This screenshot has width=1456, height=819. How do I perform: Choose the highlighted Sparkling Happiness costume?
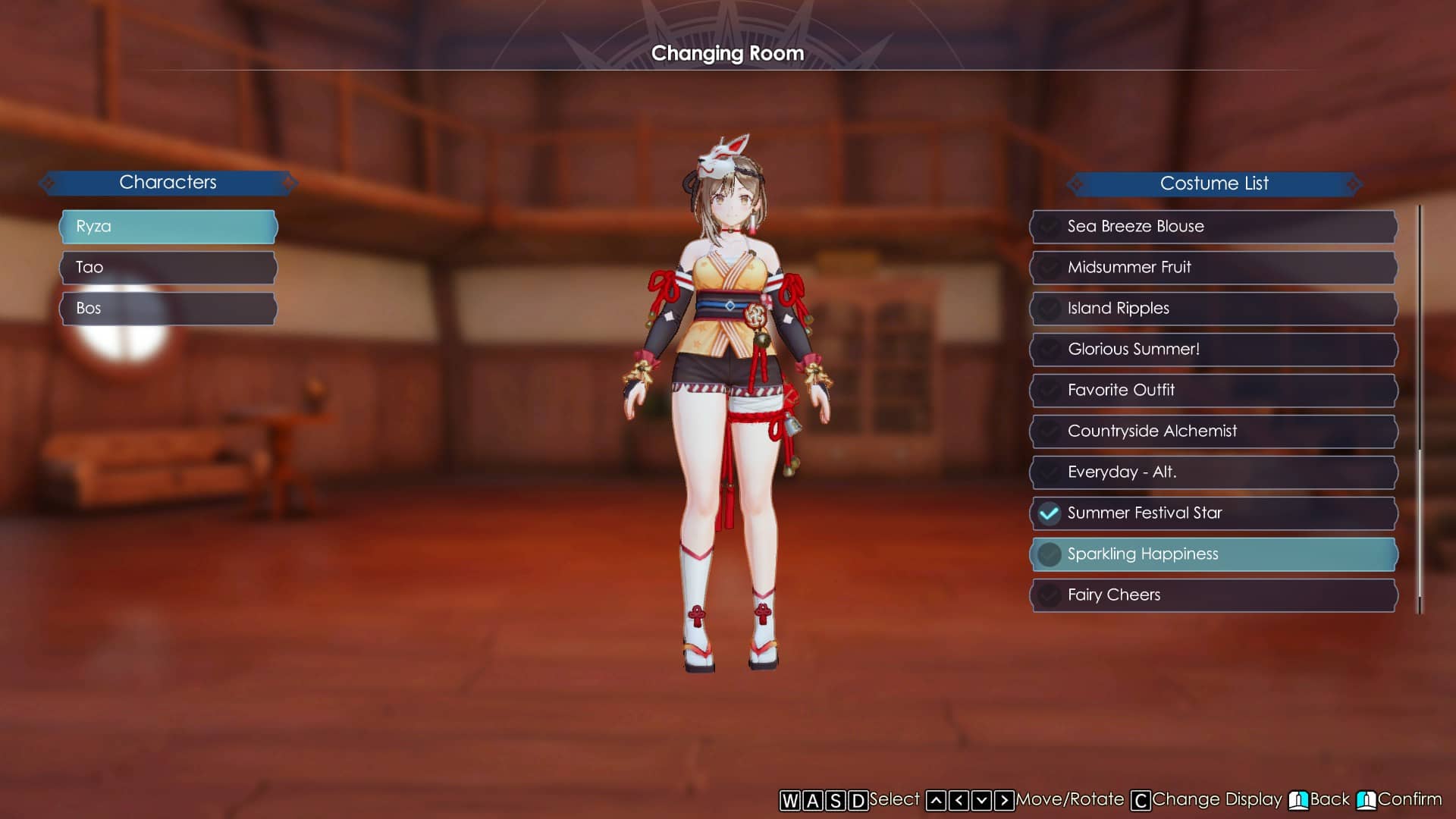coord(1213,554)
